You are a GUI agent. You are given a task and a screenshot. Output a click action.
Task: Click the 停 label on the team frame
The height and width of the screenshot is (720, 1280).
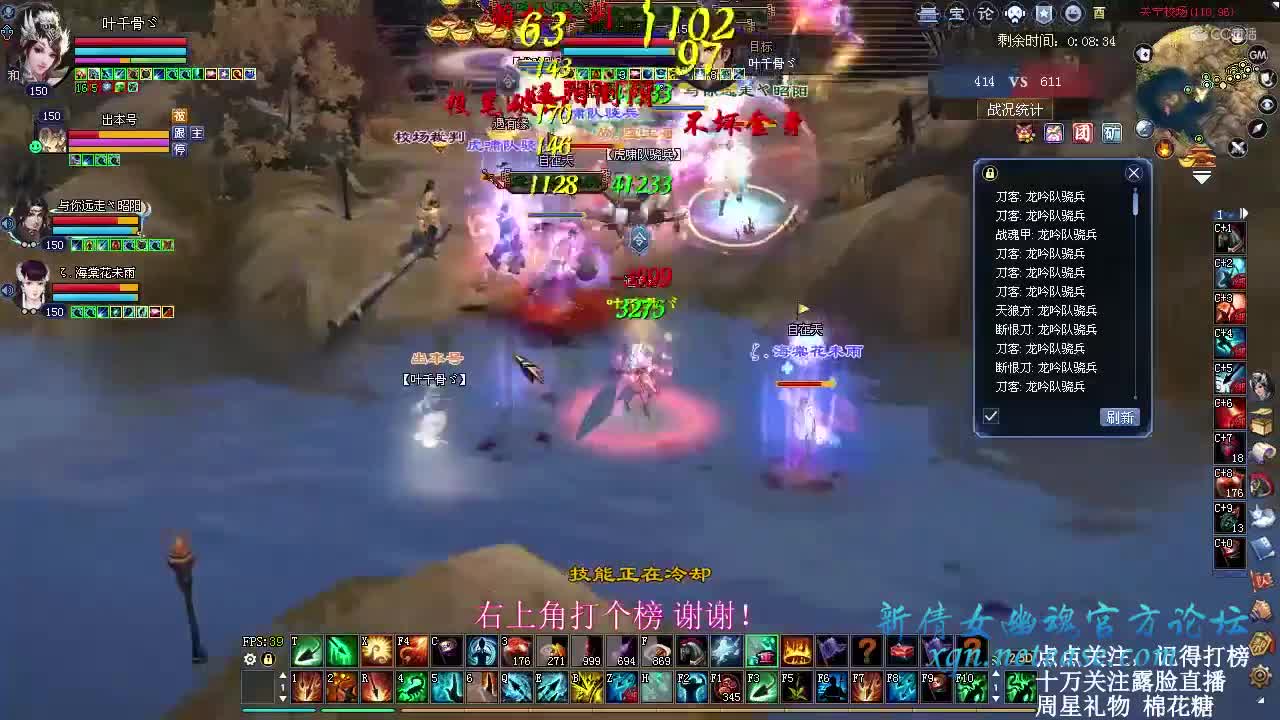[x=179, y=150]
